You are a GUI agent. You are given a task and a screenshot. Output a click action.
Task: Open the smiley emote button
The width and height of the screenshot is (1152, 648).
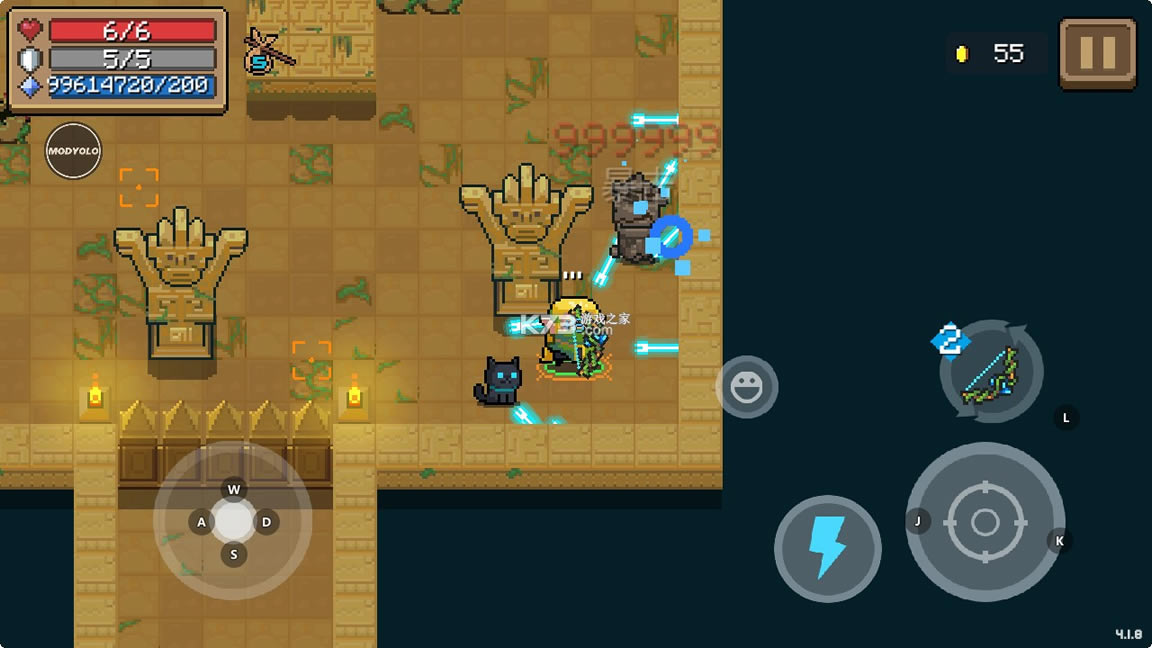pyautogui.click(x=746, y=387)
